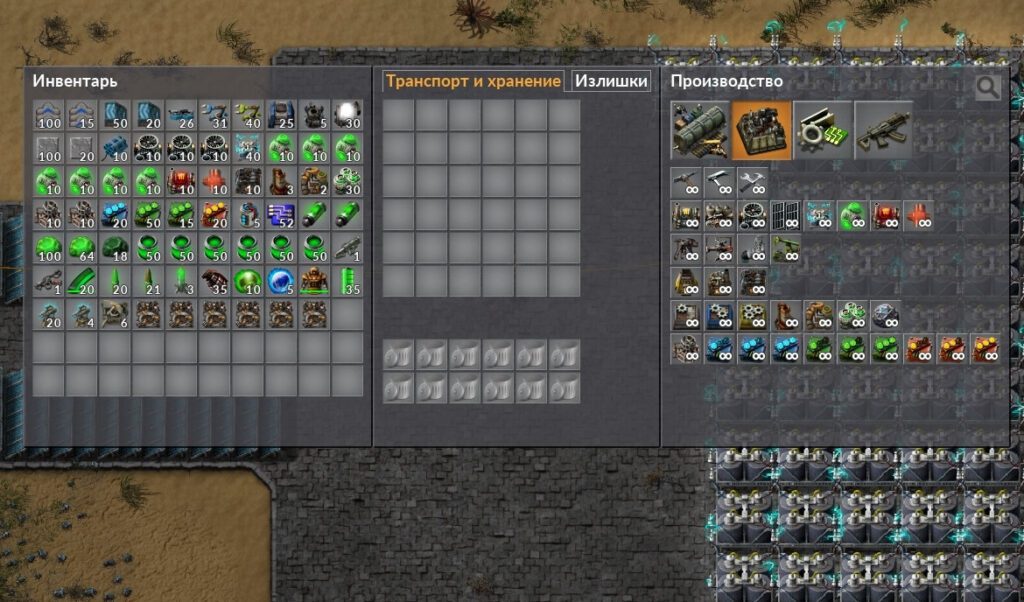Craft a solar panel from the recipe list

[x=786, y=216]
